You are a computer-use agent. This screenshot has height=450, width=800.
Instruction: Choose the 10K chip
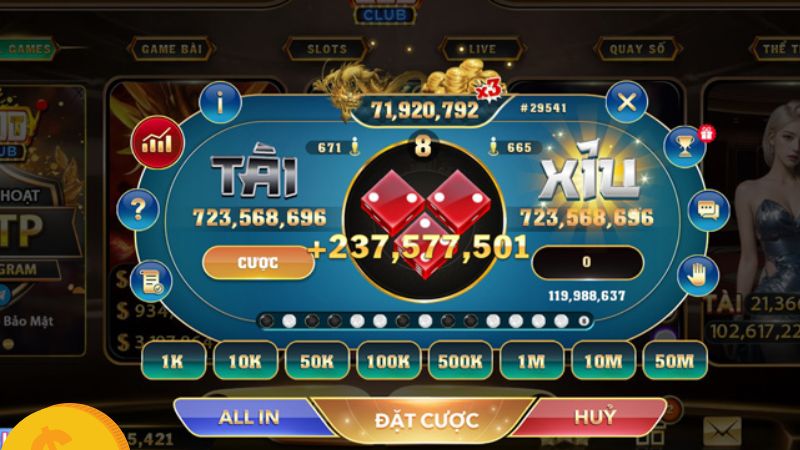pos(244,360)
